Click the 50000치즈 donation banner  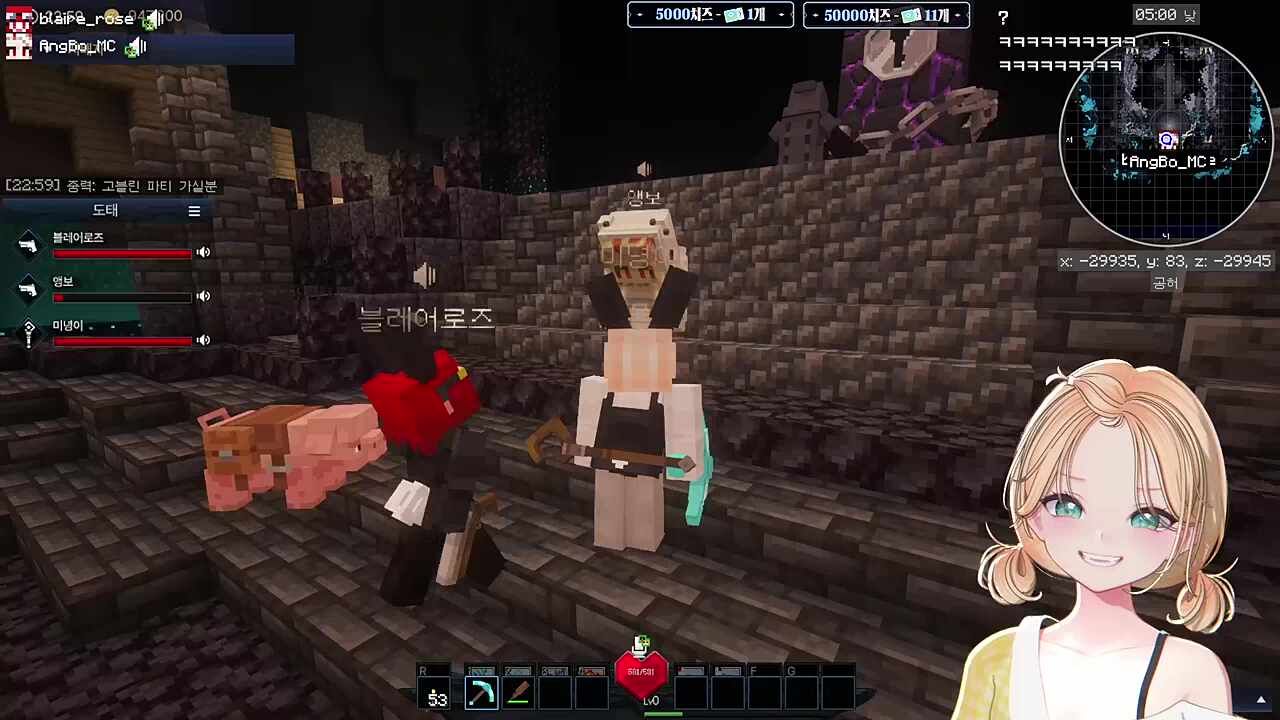[x=886, y=15]
